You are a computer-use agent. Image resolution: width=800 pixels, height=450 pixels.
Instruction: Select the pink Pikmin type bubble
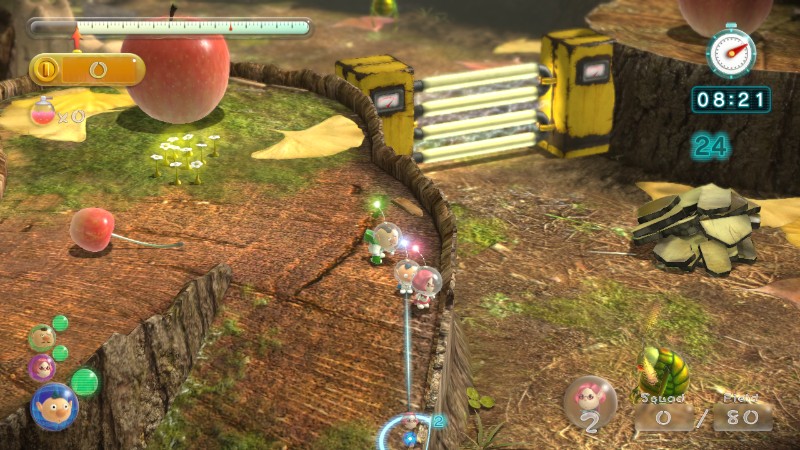tap(590, 402)
